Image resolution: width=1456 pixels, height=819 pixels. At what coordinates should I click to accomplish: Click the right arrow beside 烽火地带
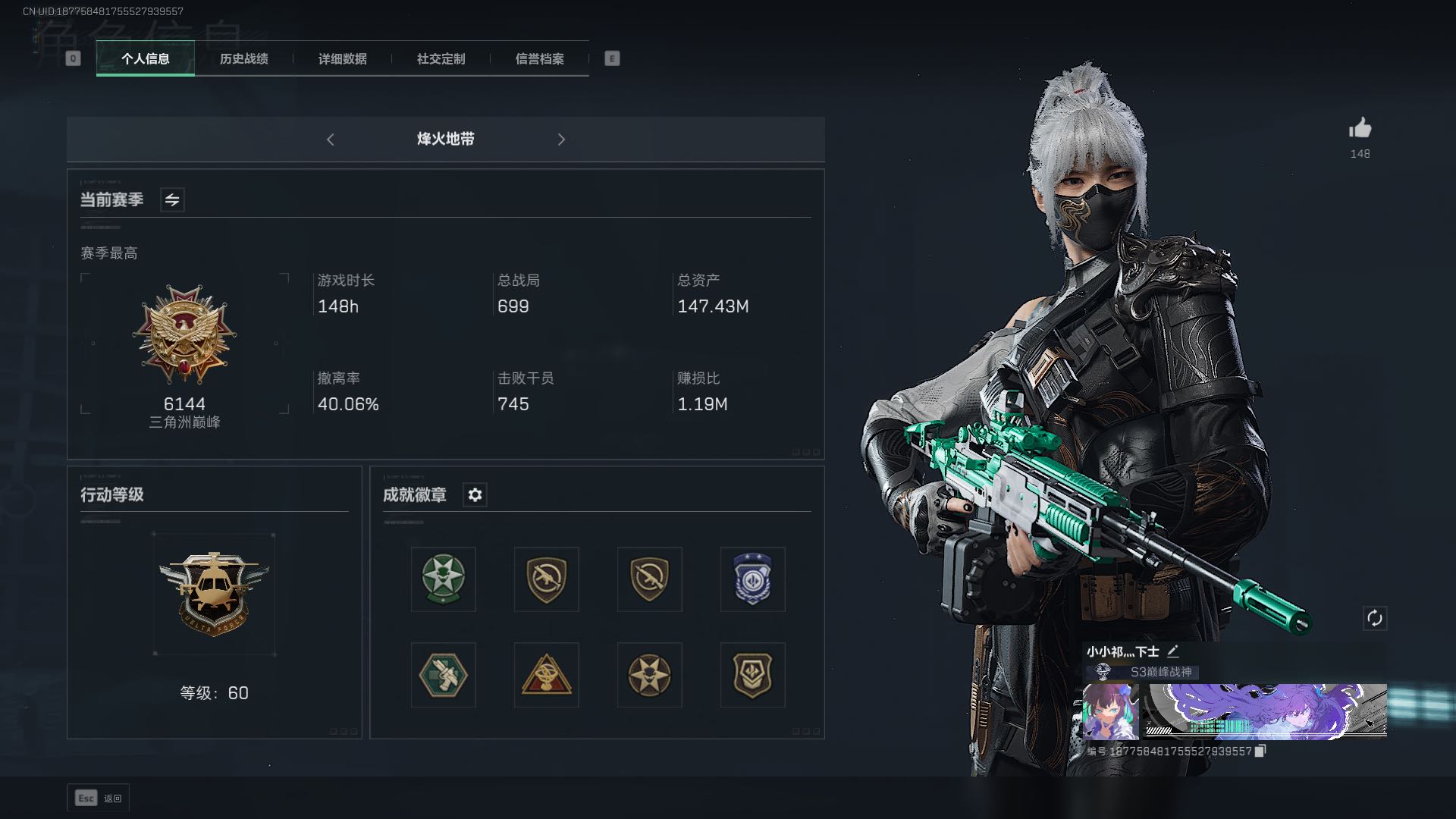coord(561,140)
